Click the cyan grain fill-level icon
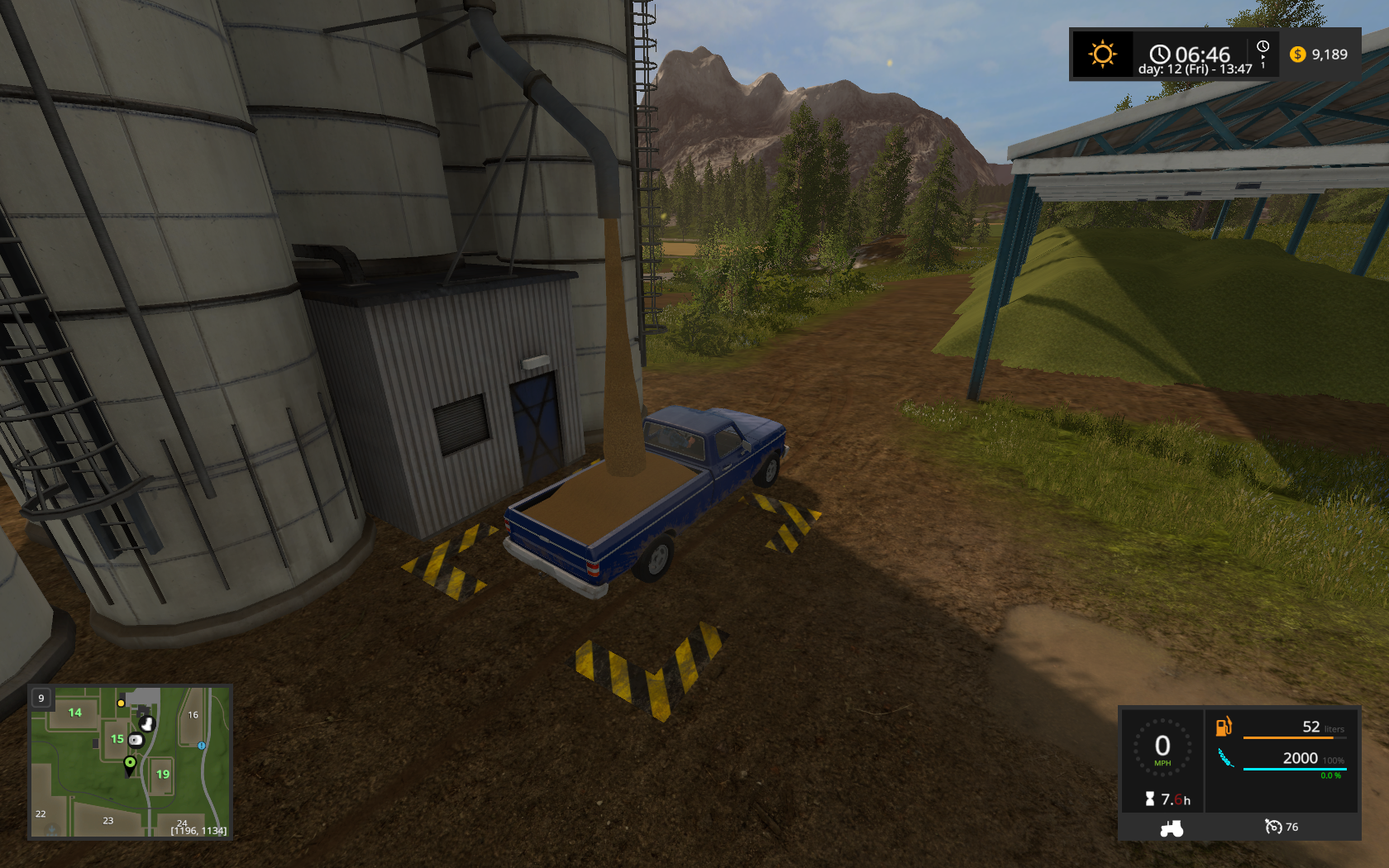 click(1224, 757)
